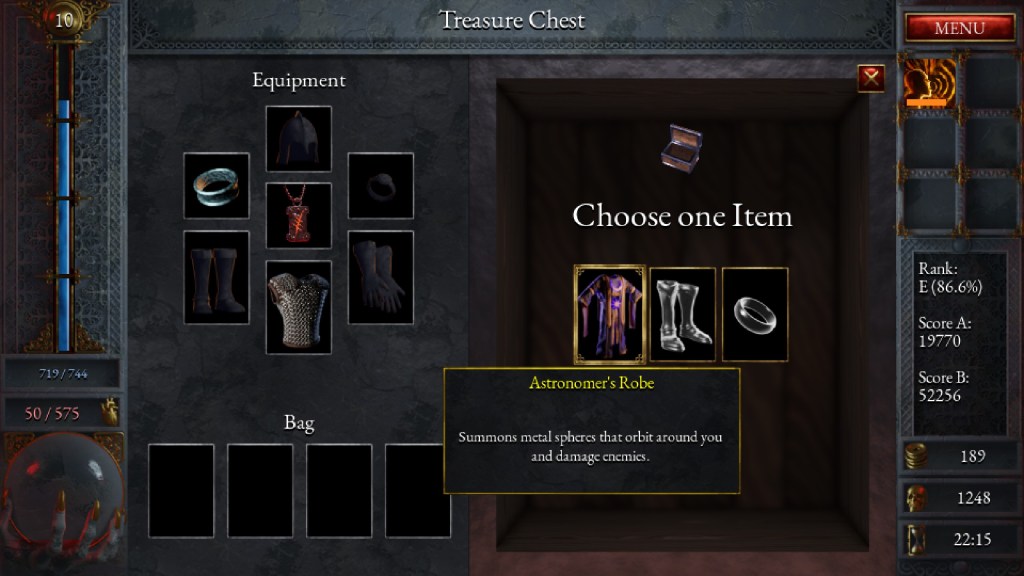Screen dimensions: 1024x576
Task: Select the equipped gloves slot
Action: click(x=380, y=277)
